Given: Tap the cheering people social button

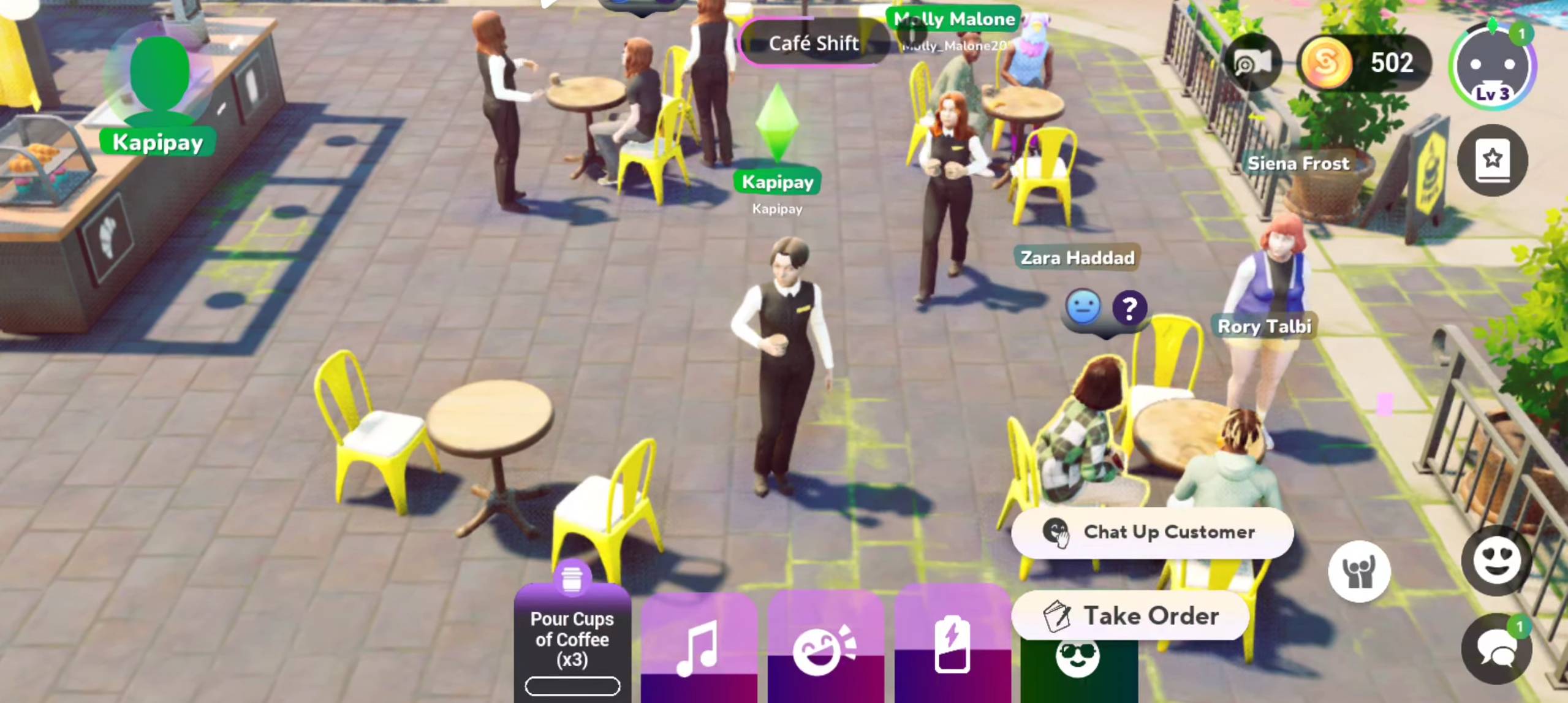Looking at the screenshot, I should tap(1358, 571).
